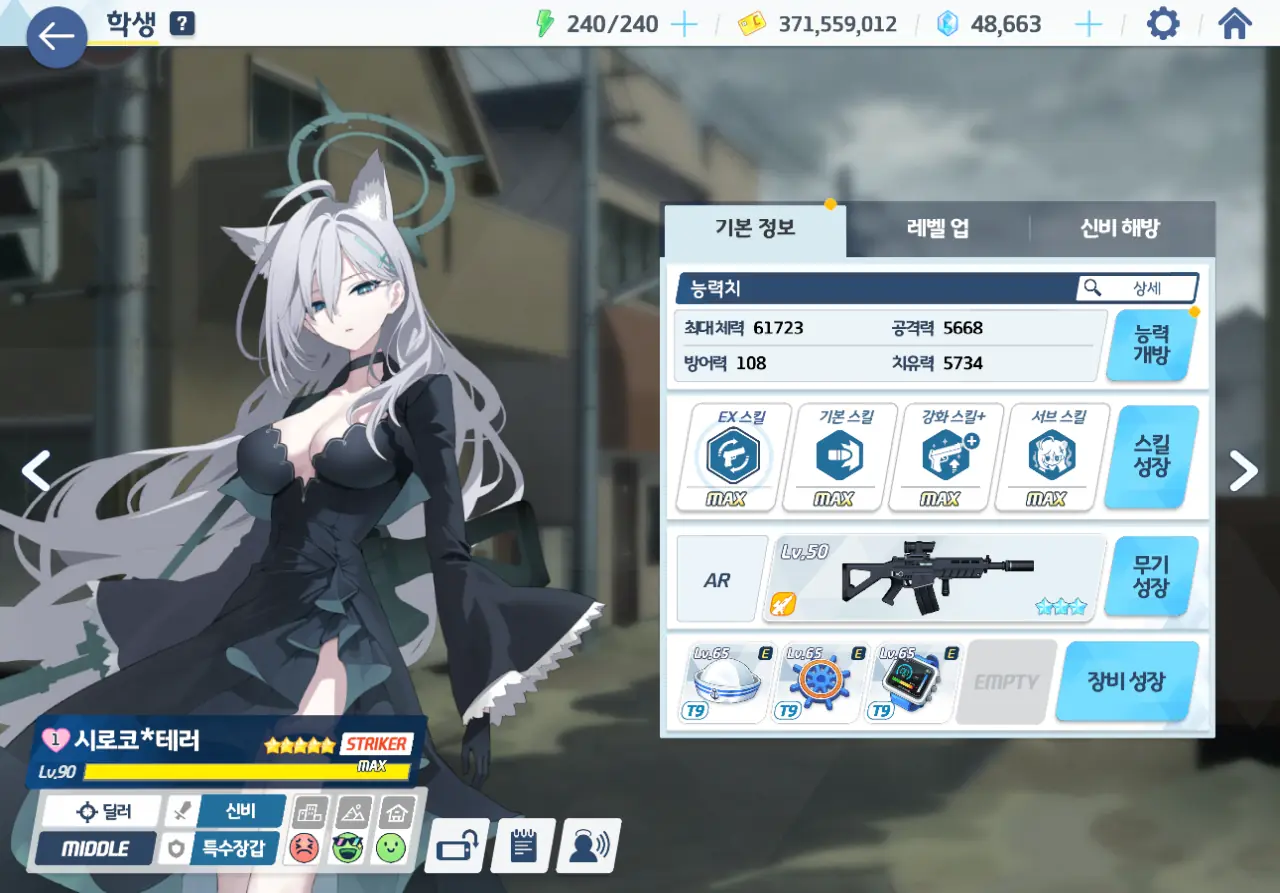Open the 능력 개방 button
Viewport: 1280px width, 893px height.
click(1152, 345)
